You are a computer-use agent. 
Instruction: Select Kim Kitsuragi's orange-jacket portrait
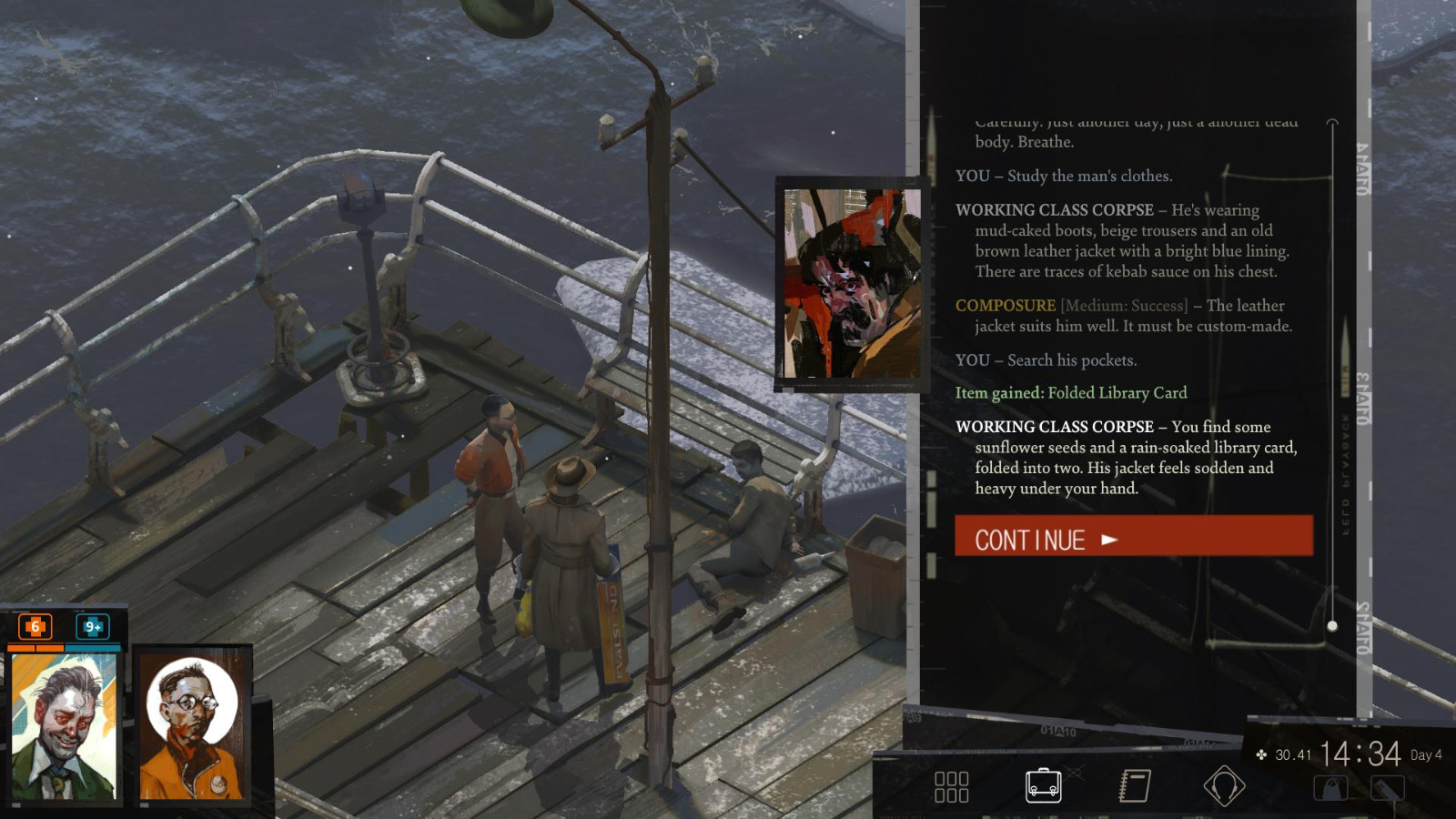click(x=195, y=728)
